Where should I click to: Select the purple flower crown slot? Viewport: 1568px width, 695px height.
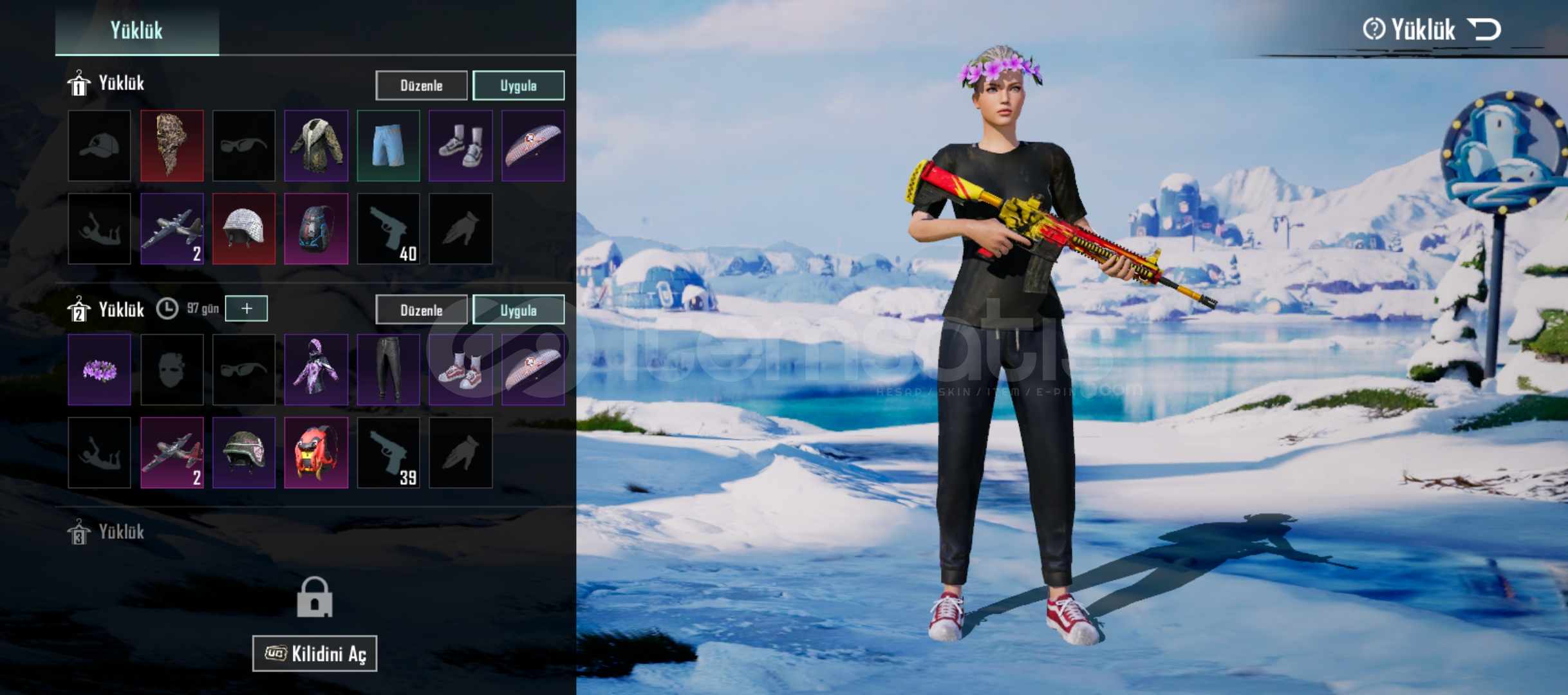100,370
